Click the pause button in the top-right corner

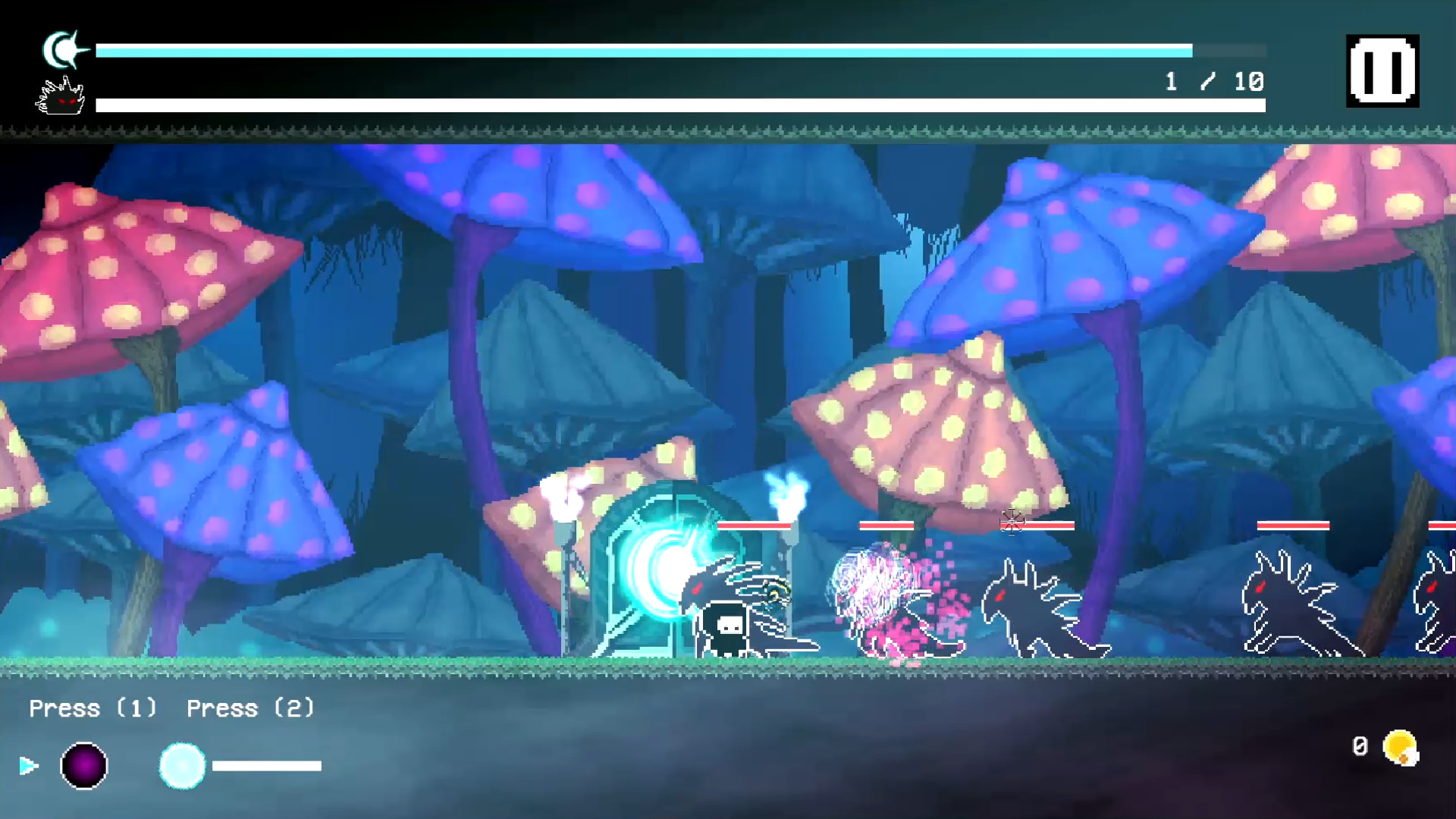[x=1382, y=72]
